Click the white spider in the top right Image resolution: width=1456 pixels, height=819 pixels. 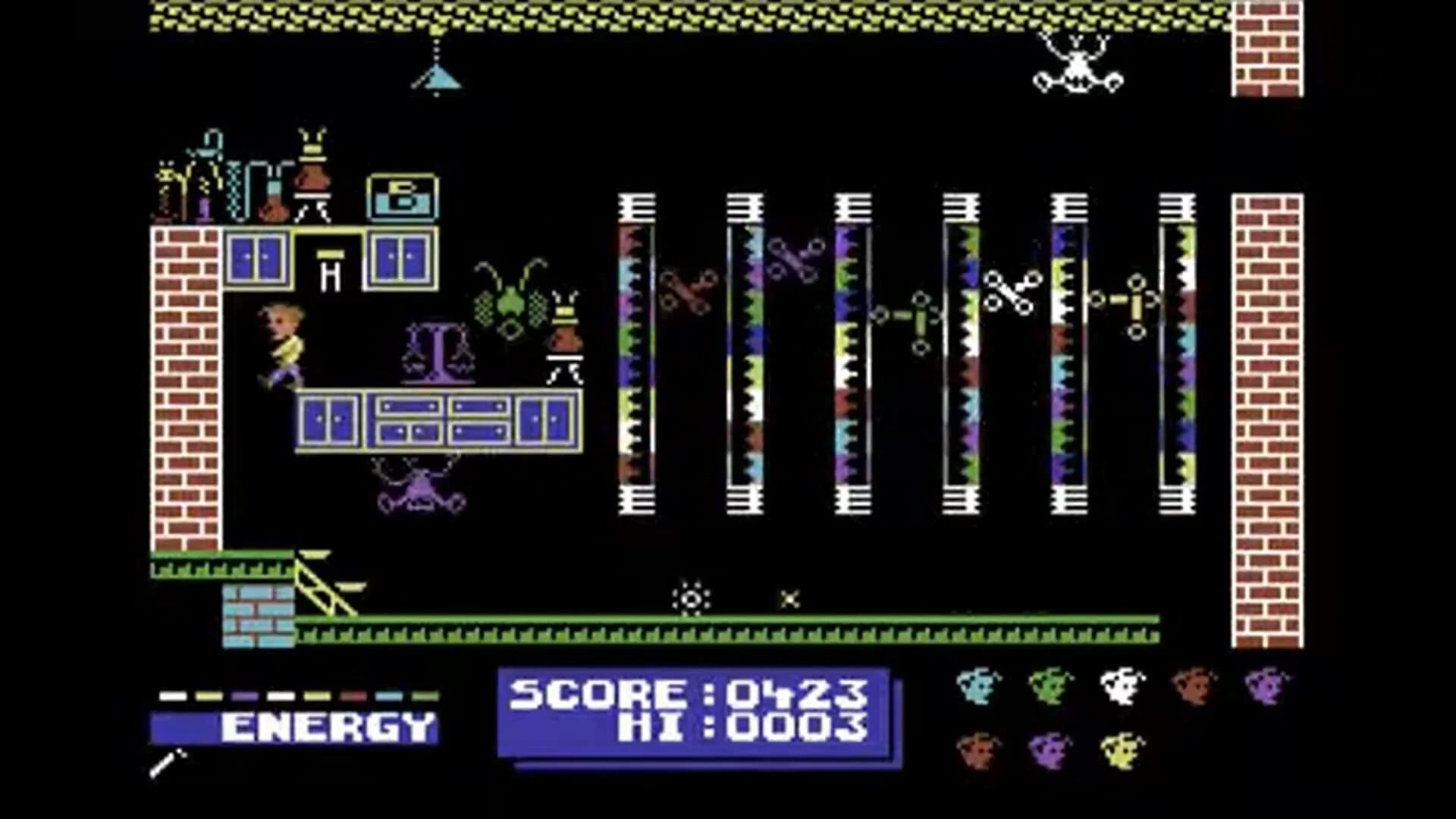coord(1077,72)
